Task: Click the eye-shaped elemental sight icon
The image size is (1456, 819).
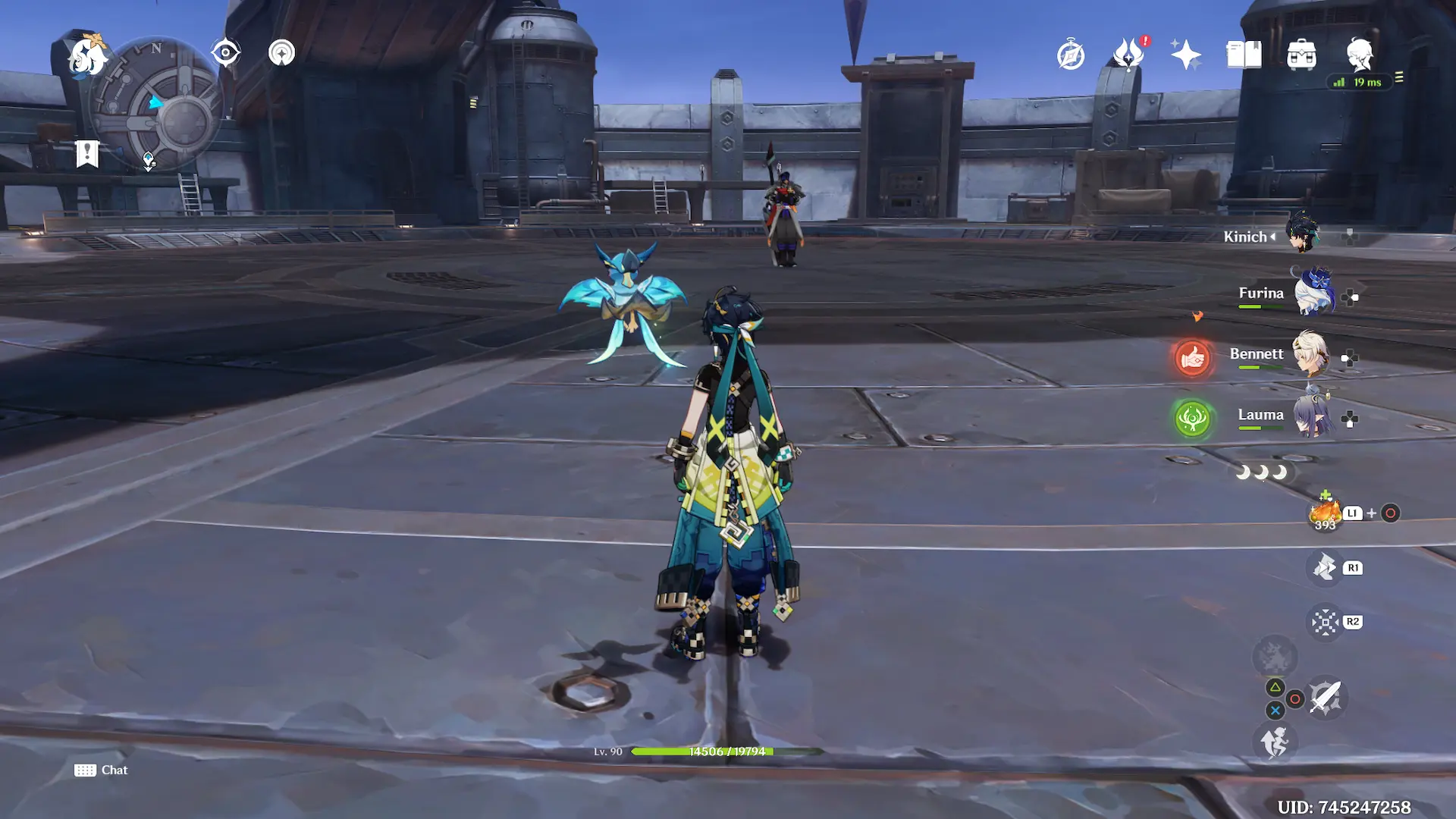Action: coord(225,53)
